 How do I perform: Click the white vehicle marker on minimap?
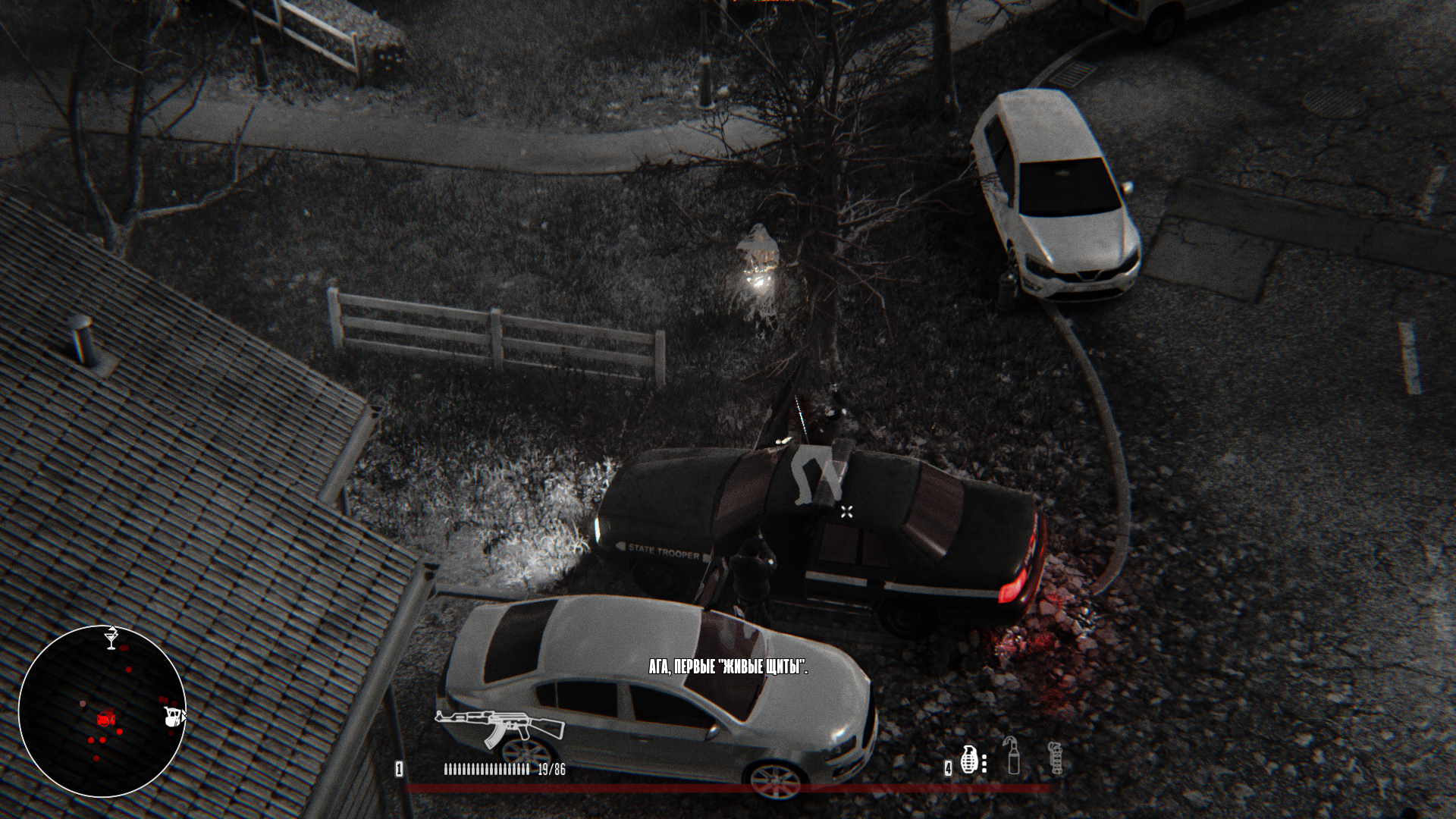pyautogui.click(x=174, y=717)
